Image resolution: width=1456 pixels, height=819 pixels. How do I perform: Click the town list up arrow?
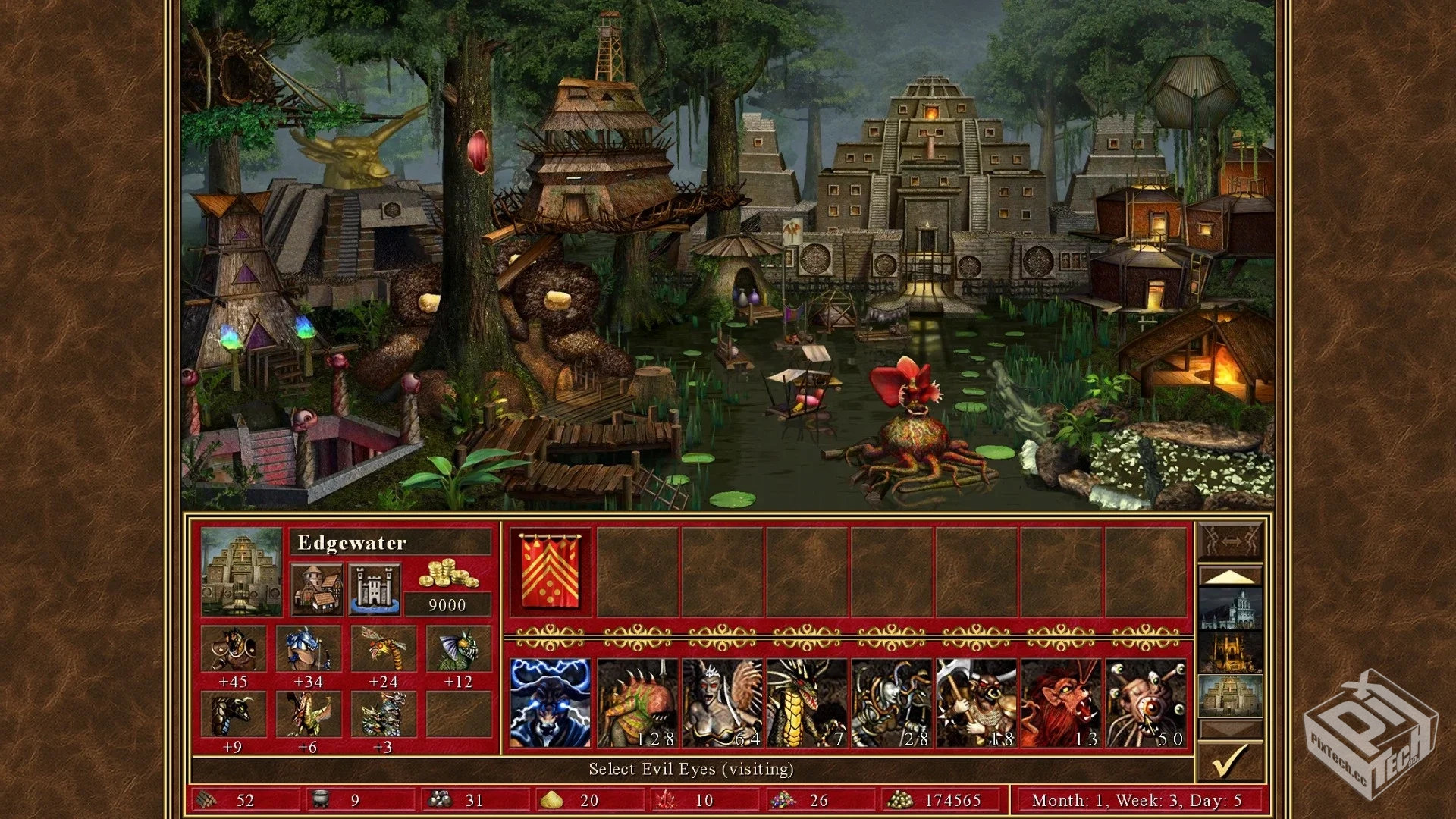1230,576
